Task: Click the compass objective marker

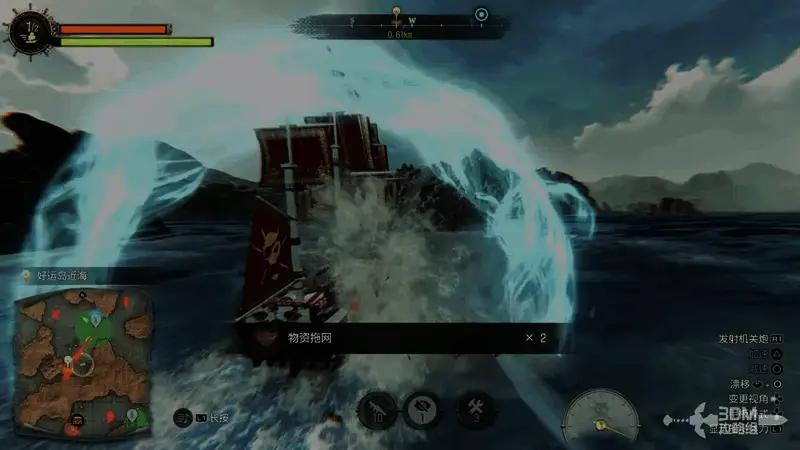Action: pos(398,15)
